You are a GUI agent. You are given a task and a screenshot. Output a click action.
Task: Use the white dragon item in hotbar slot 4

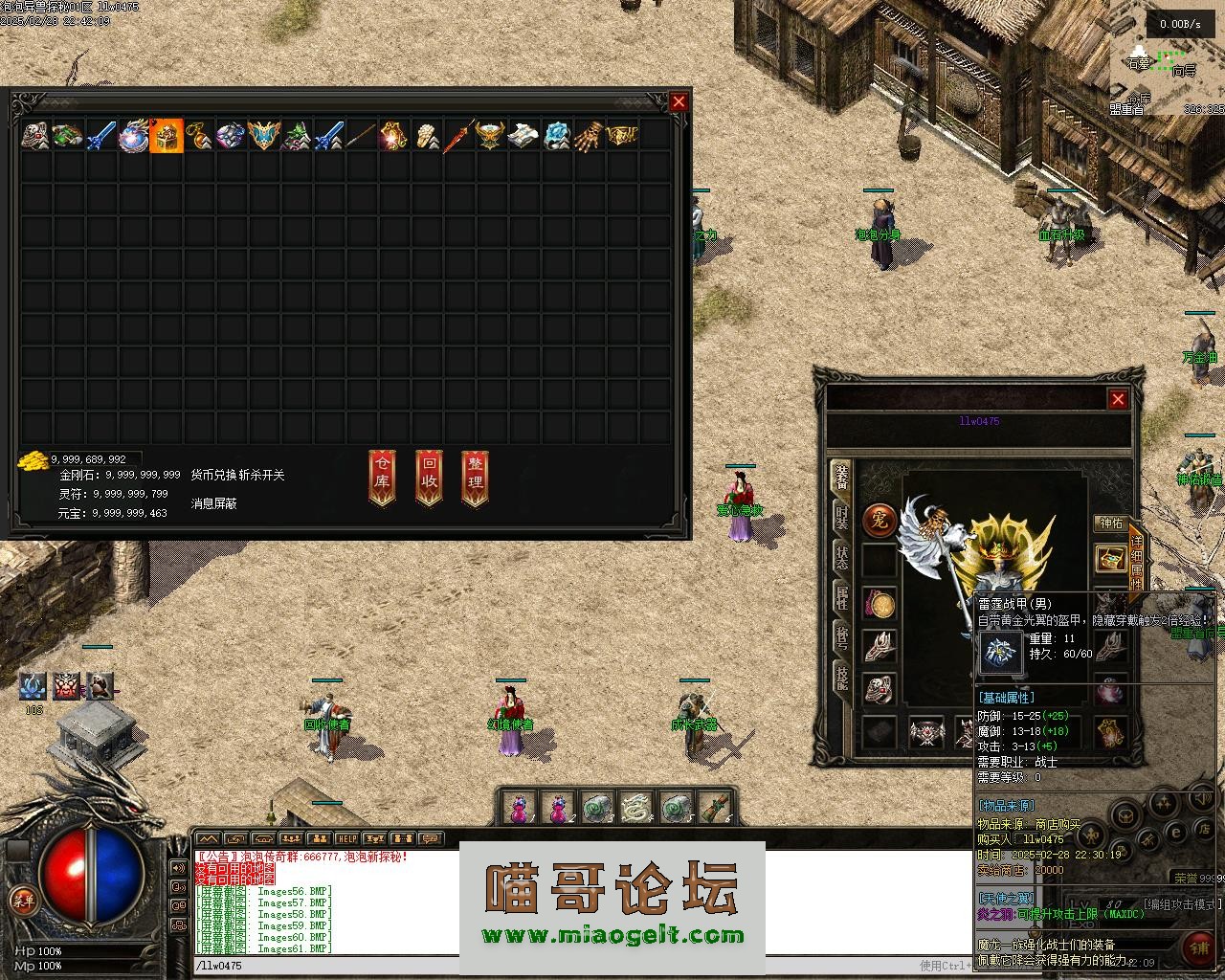pyautogui.click(x=635, y=808)
